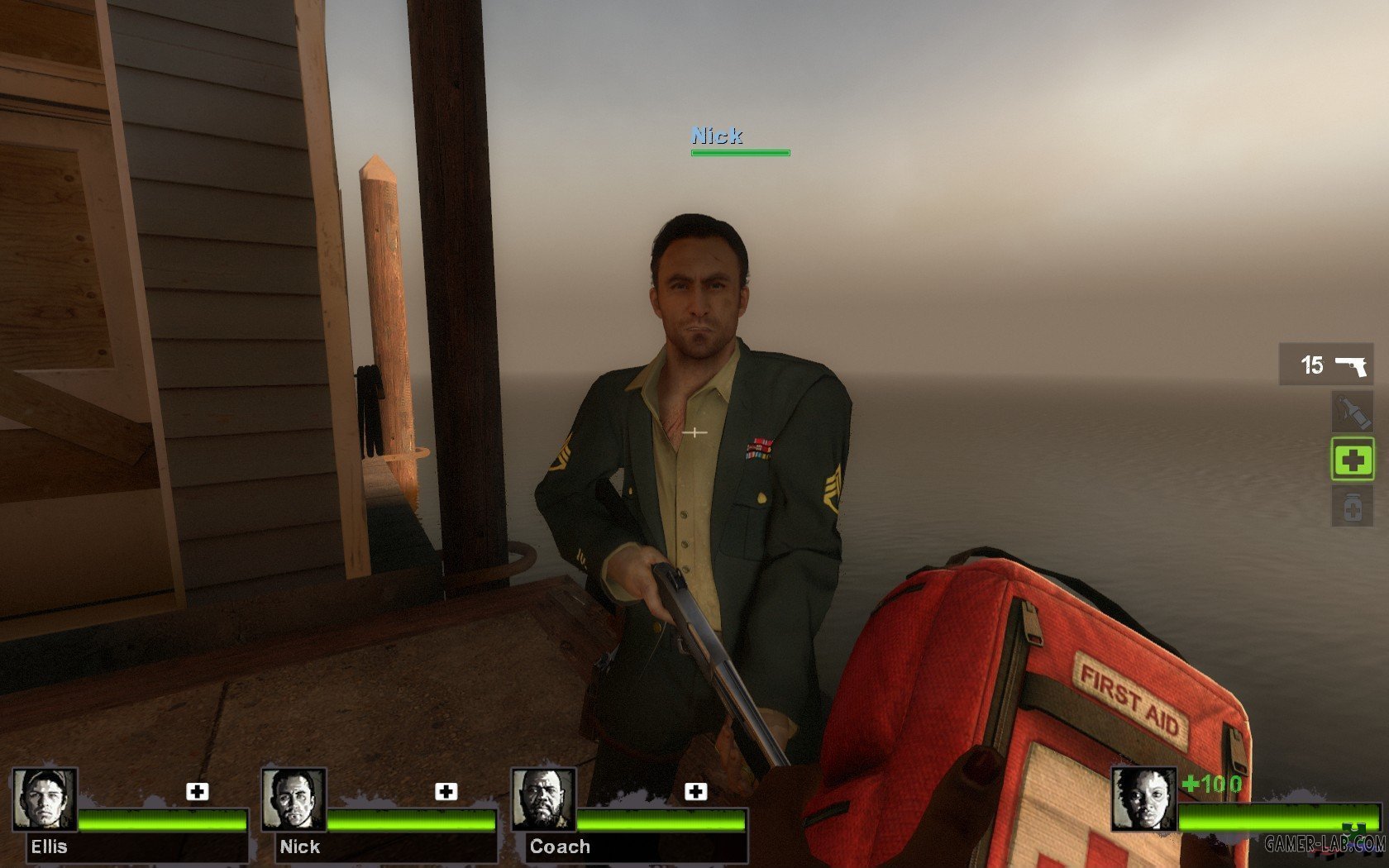Screen dimensions: 1389x868
Task: Click Coach's teammate portrait
Action: (543, 799)
